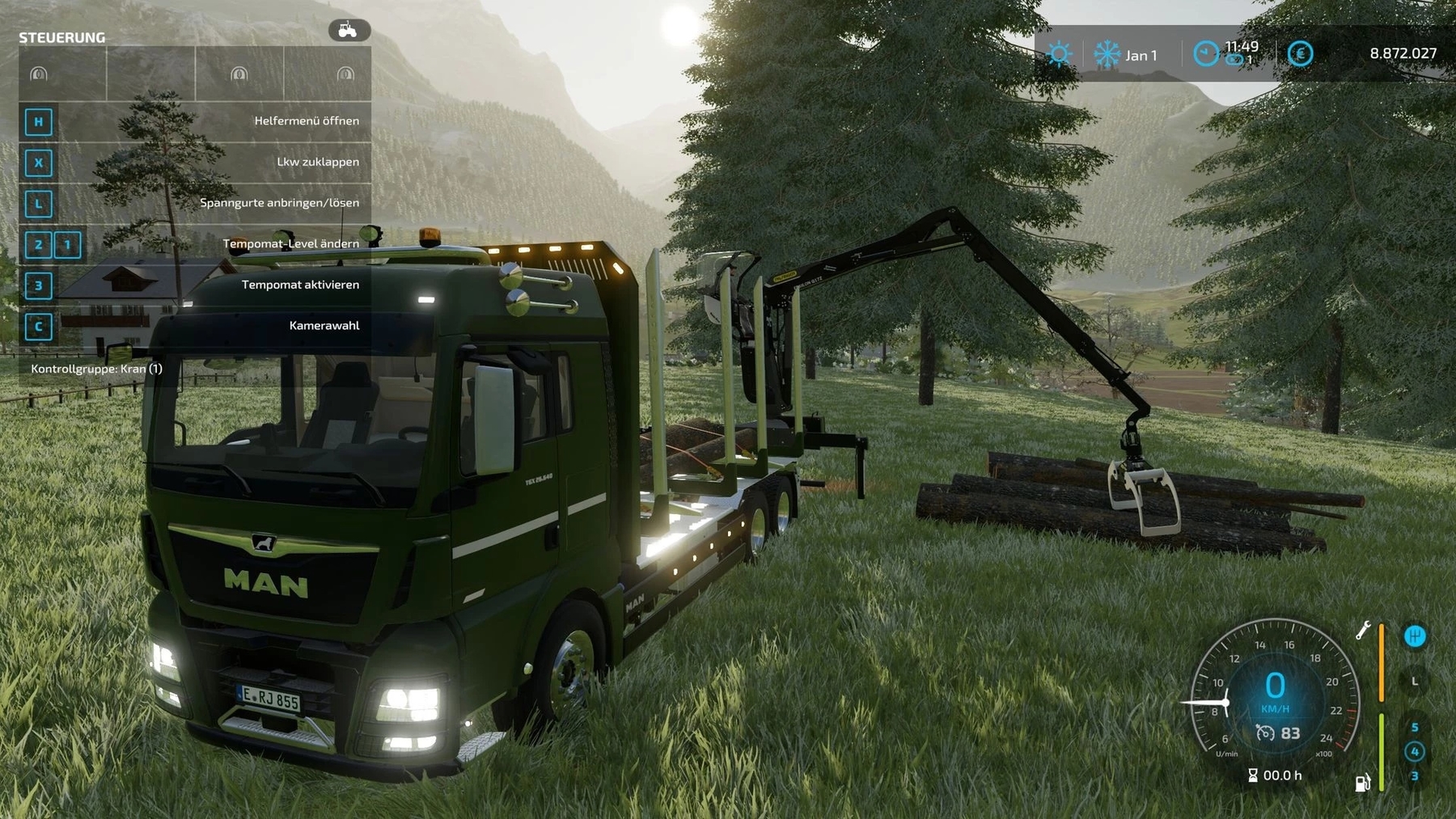The width and height of the screenshot is (1456, 819).
Task: Select Spanngurte anbringen/lösen row
Action: click(194, 203)
